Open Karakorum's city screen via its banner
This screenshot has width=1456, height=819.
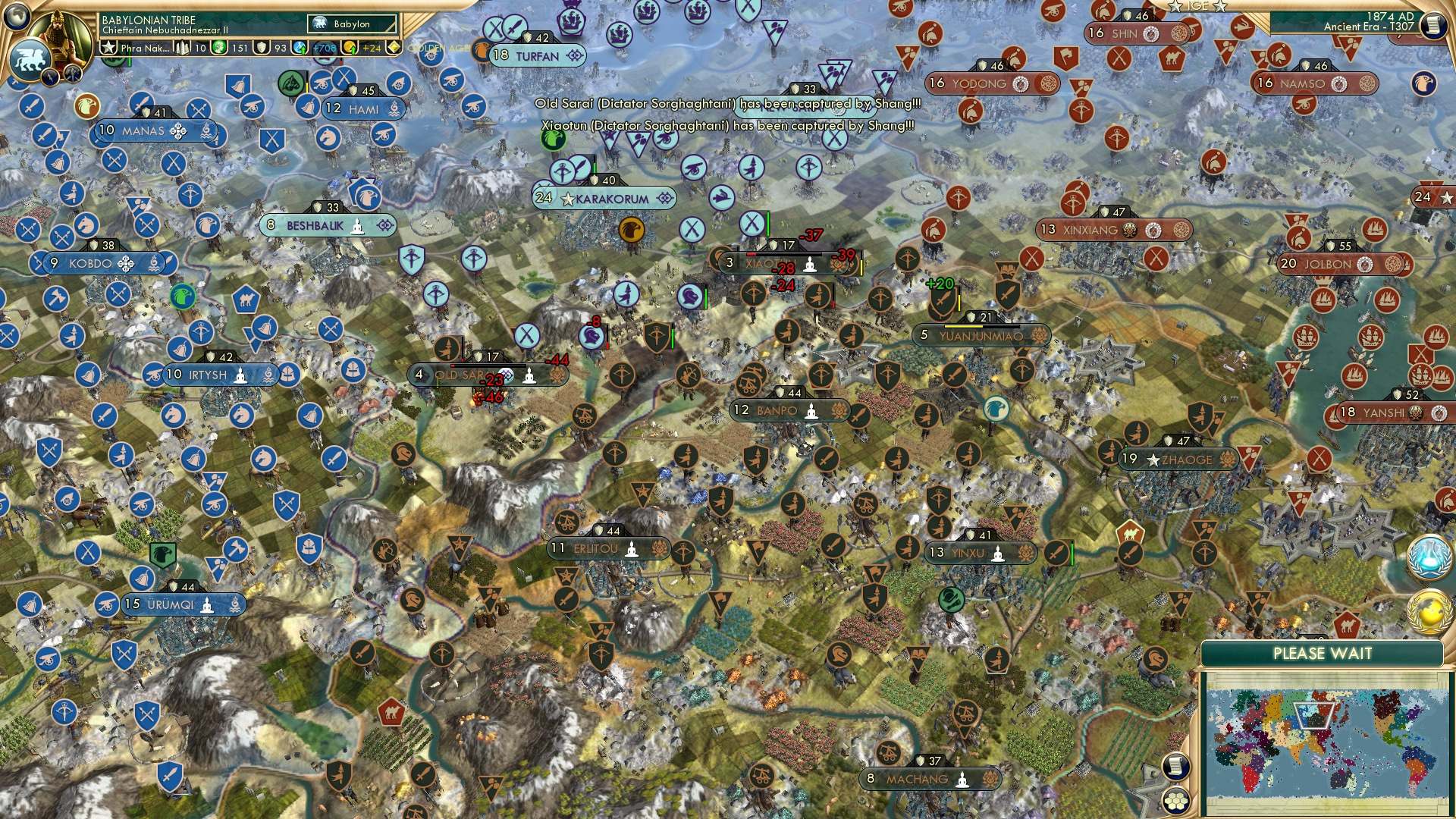click(x=607, y=199)
